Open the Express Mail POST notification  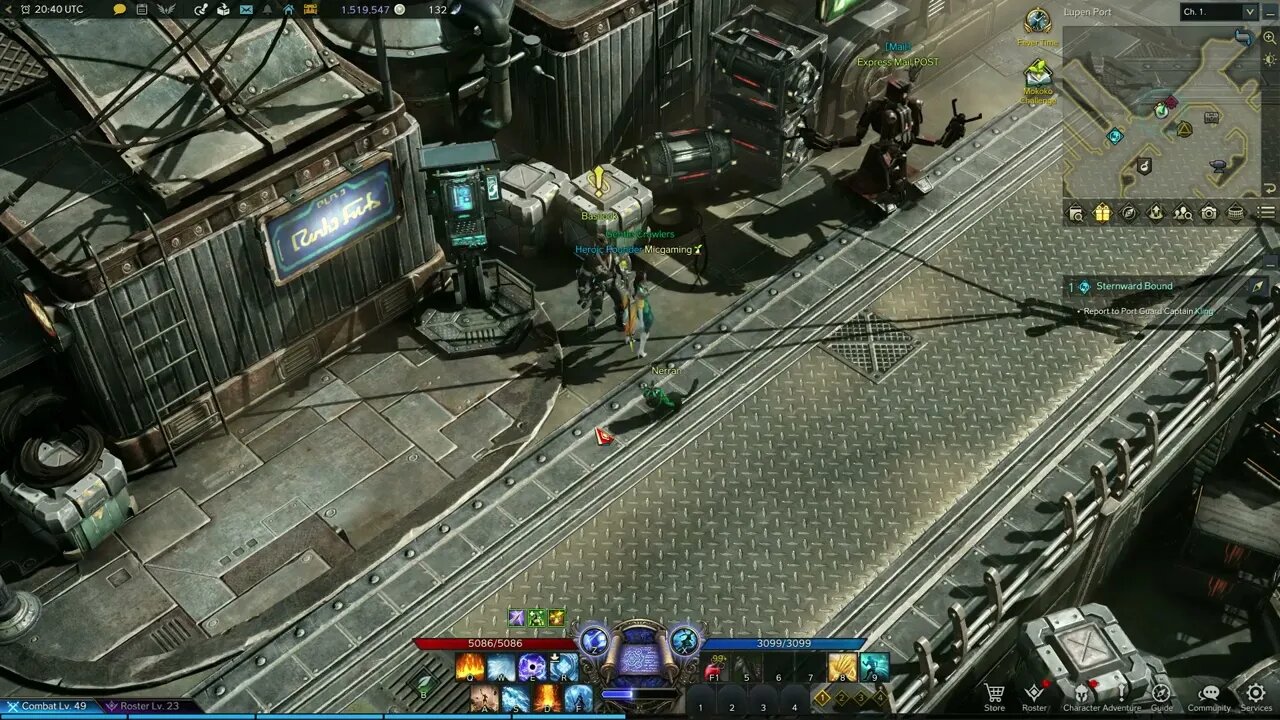tap(897, 60)
